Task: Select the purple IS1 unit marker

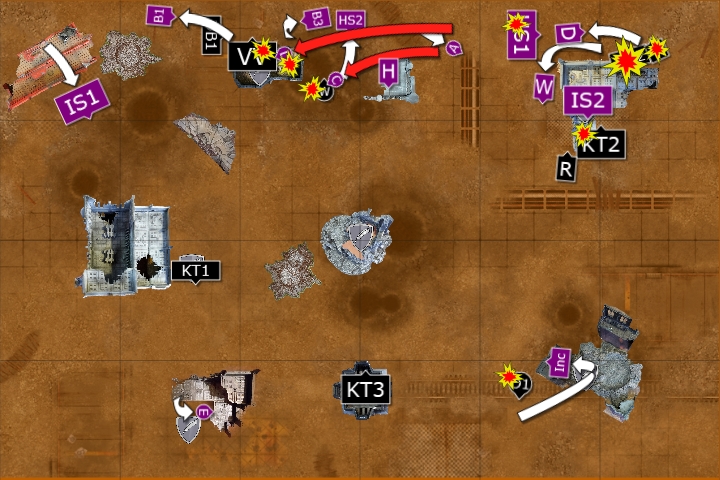Action: [x=82, y=101]
